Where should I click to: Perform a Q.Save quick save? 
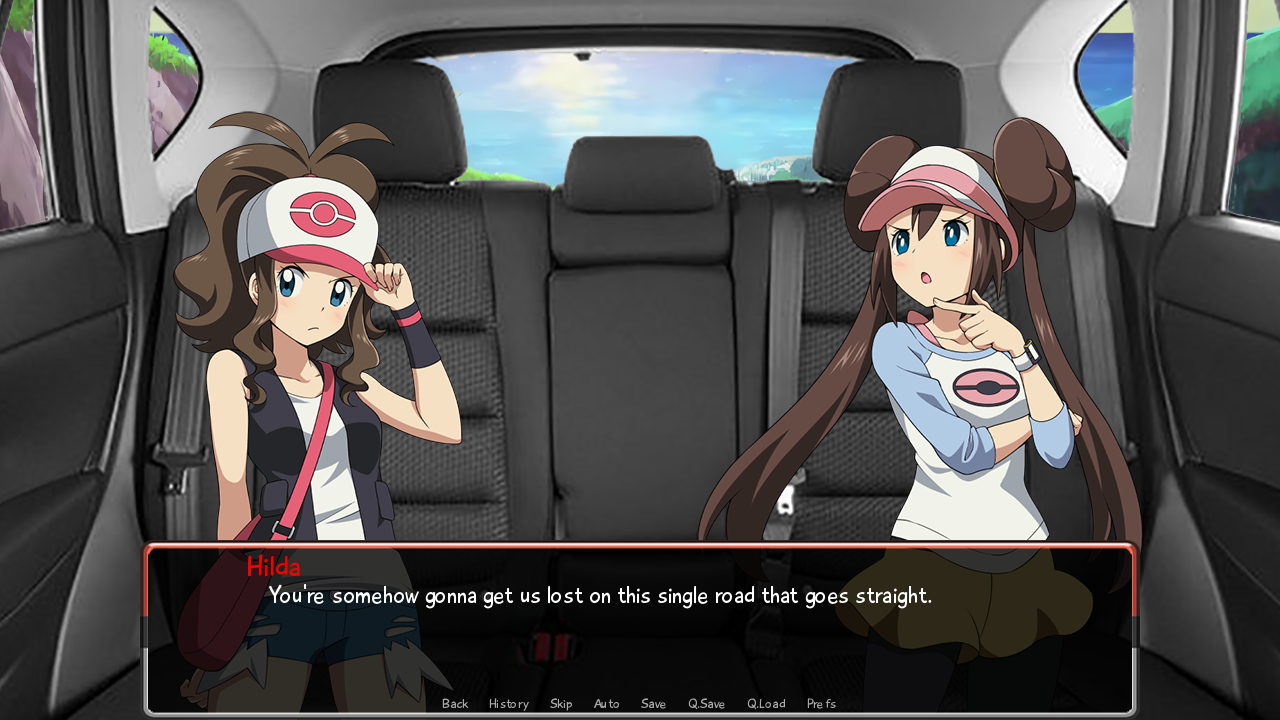pyautogui.click(x=705, y=703)
